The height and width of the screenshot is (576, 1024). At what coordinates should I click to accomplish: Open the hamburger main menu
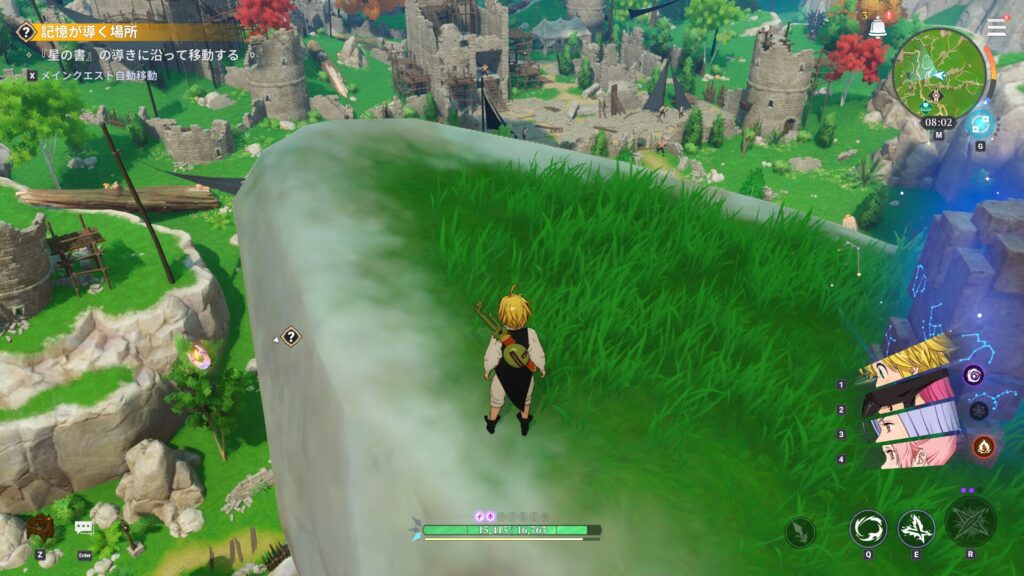coord(995,28)
